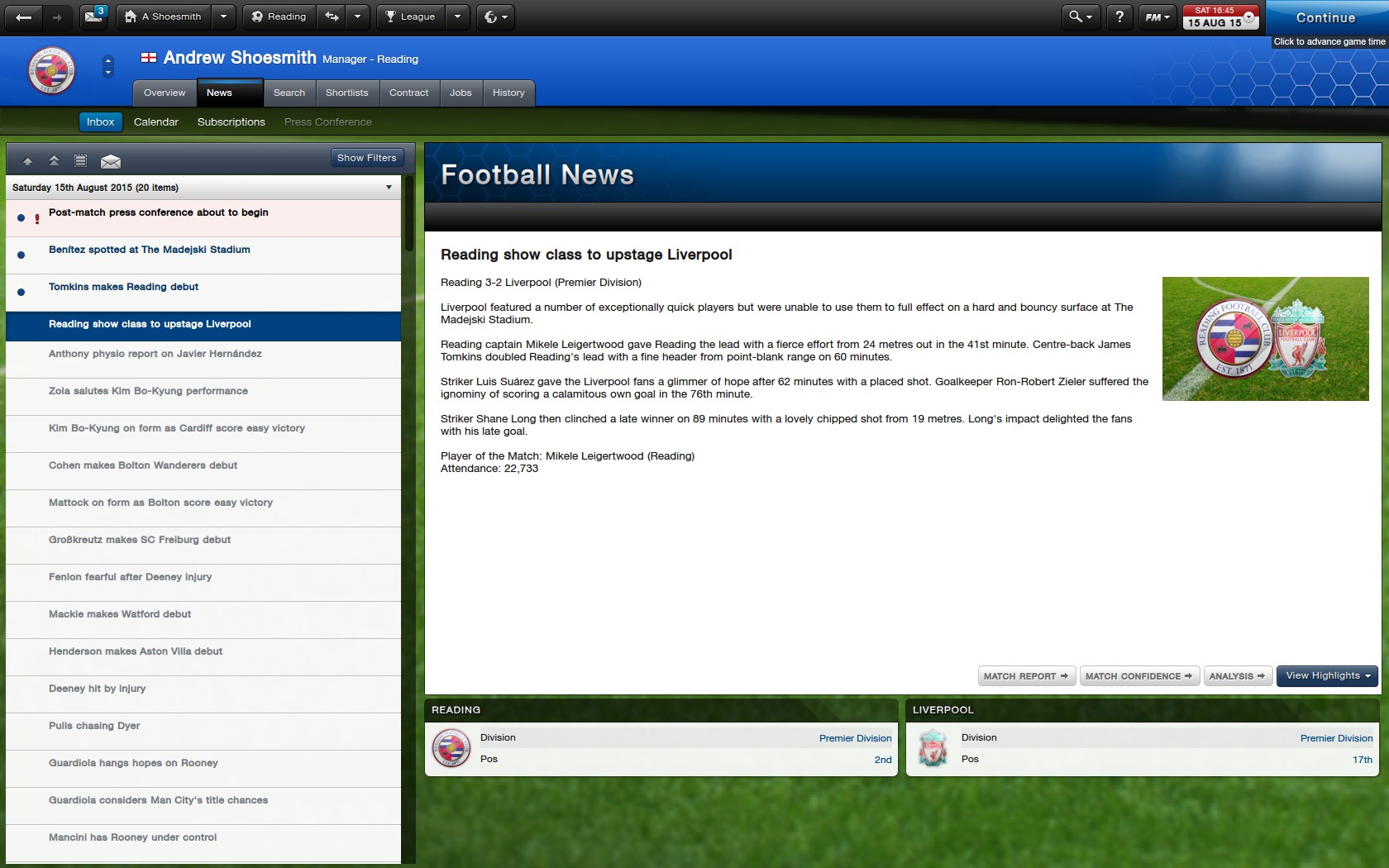The width and height of the screenshot is (1389, 868).
Task: Open the League menu in top bar
Action: click(x=411, y=17)
